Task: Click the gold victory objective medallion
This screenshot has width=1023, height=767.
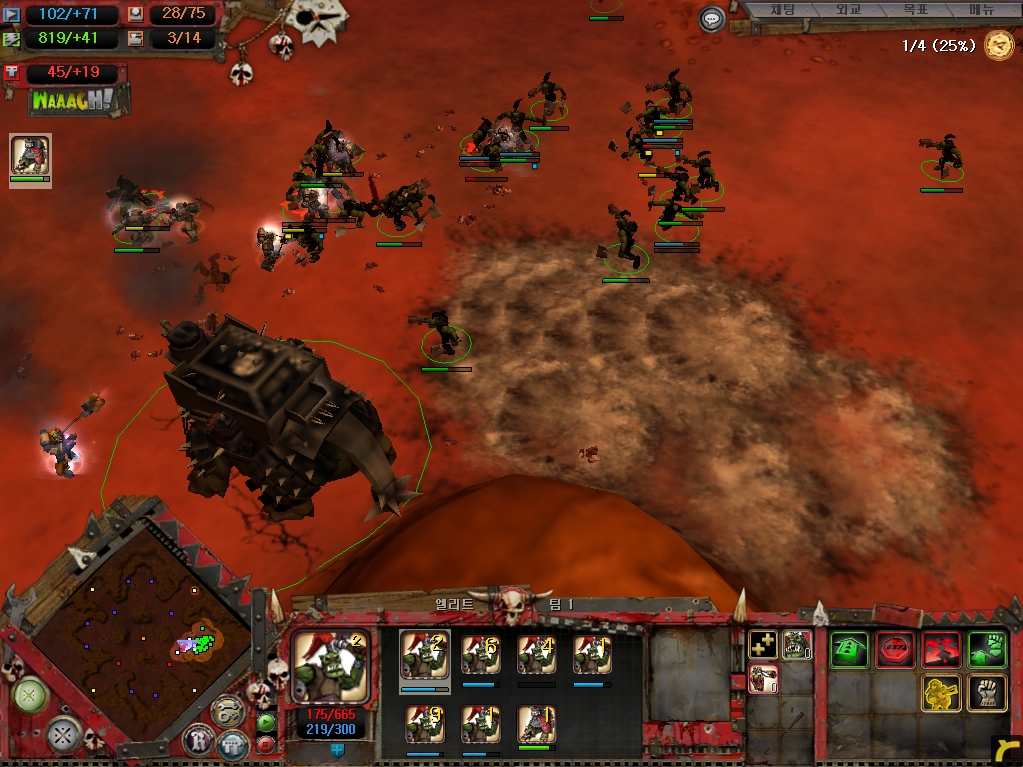Action: coord(998,45)
